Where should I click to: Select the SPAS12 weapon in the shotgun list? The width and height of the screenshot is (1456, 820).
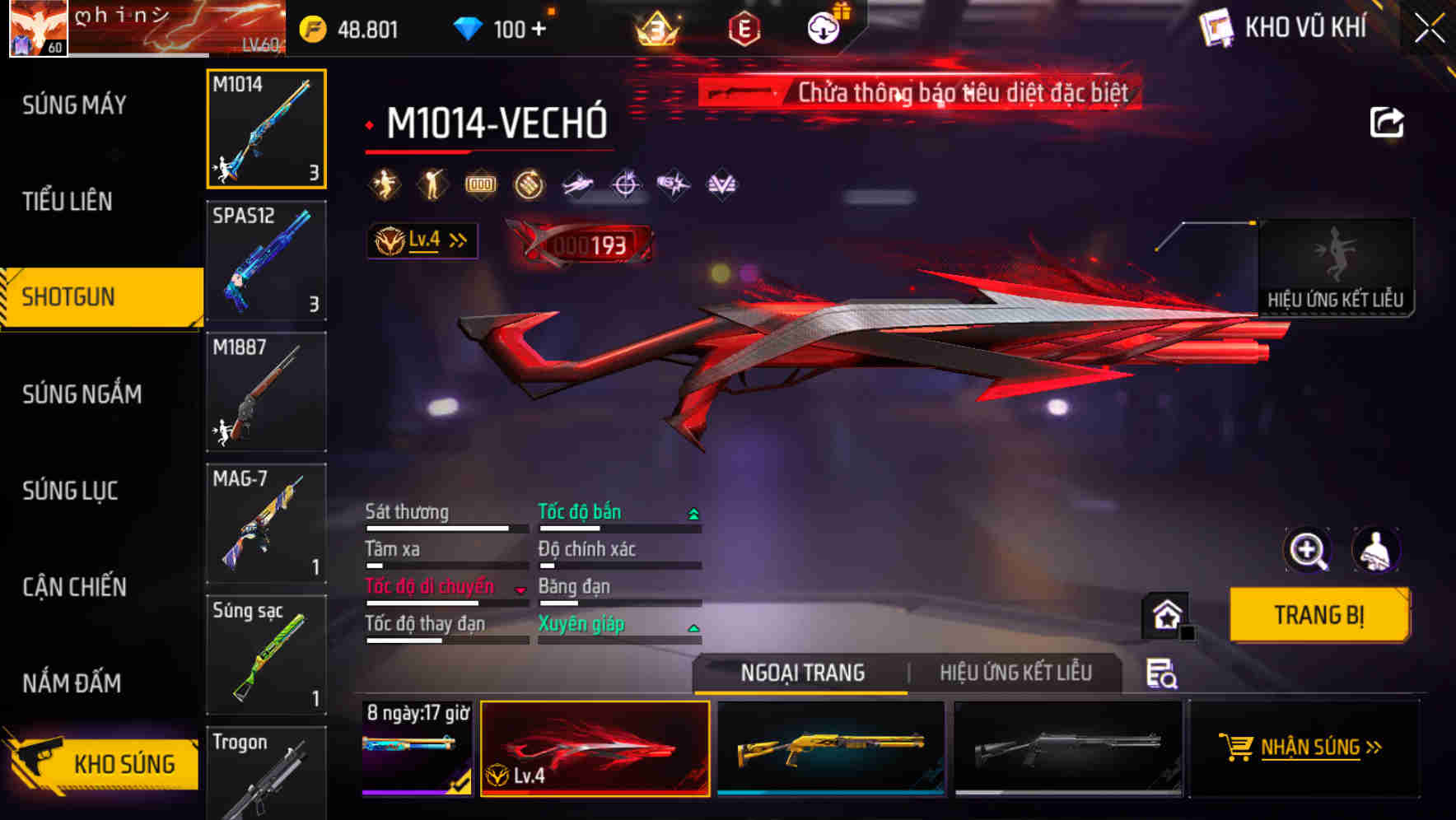[x=265, y=261]
